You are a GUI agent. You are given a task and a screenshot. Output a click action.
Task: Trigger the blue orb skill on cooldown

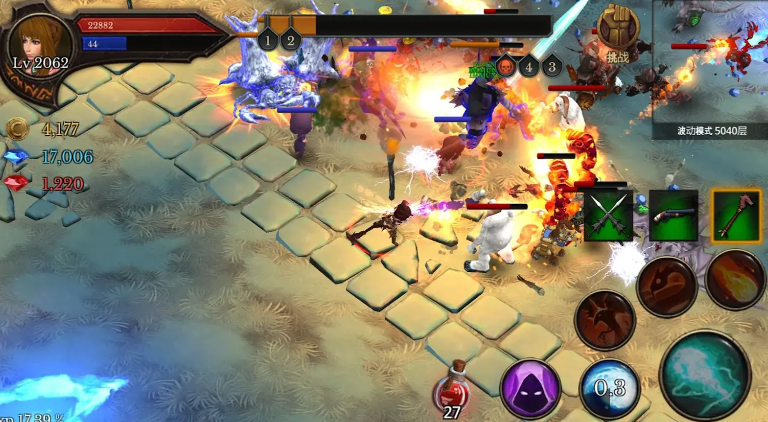609,388
